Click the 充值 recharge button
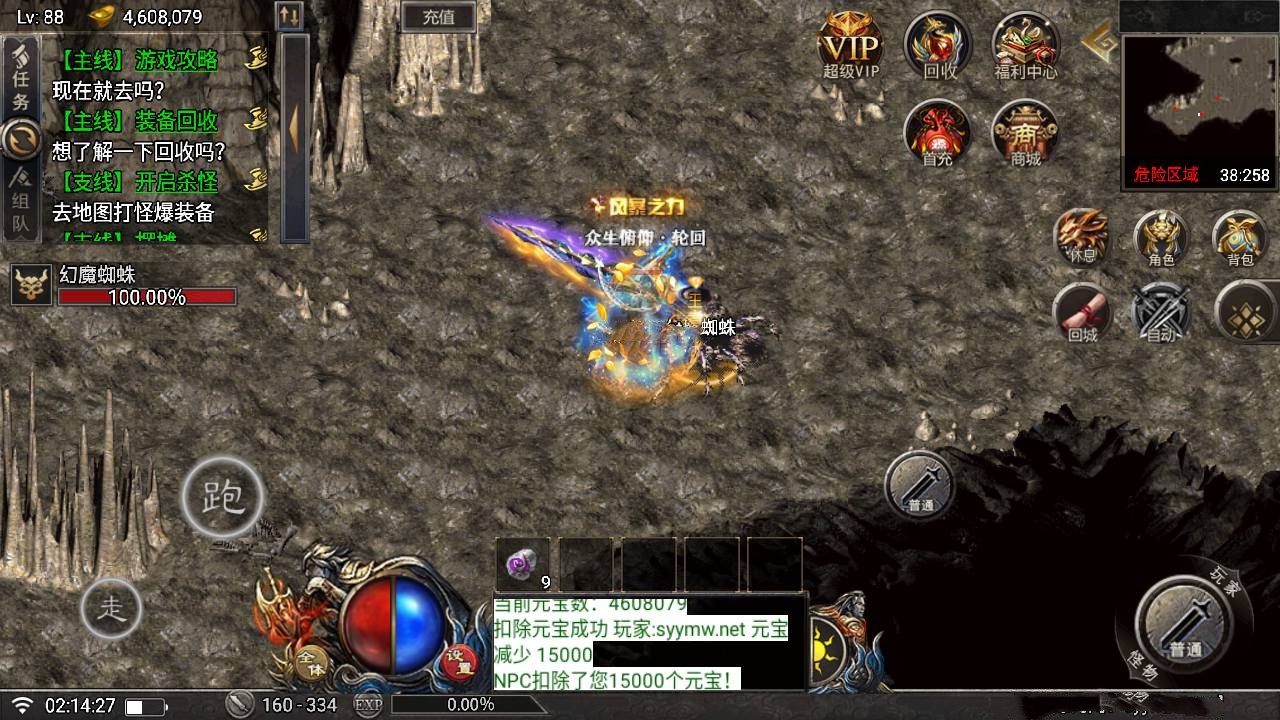The height and width of the screenshot is (720, 1280). (438, 16)
